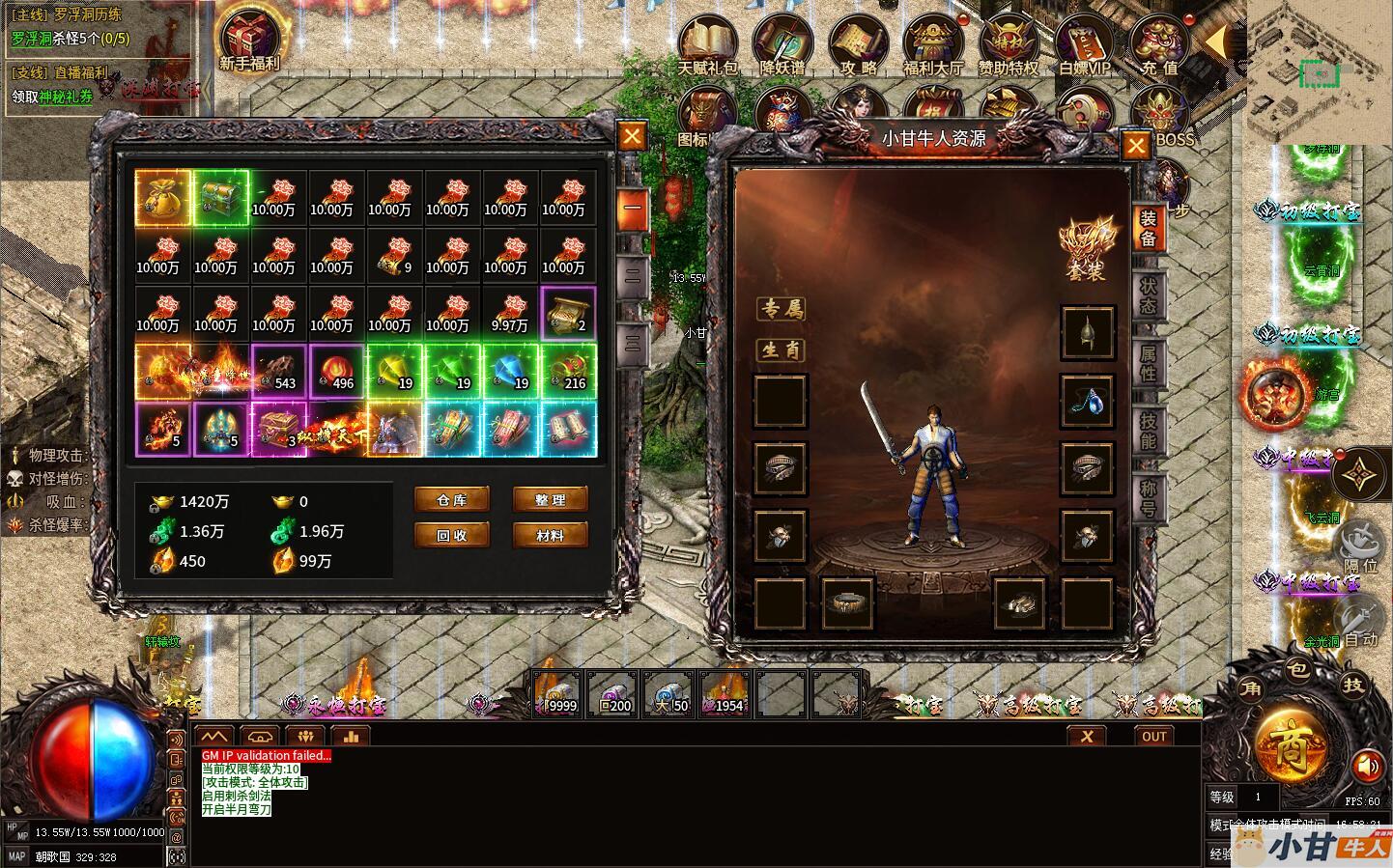Select the 专属 exclusive gear button

coord(781,309)
